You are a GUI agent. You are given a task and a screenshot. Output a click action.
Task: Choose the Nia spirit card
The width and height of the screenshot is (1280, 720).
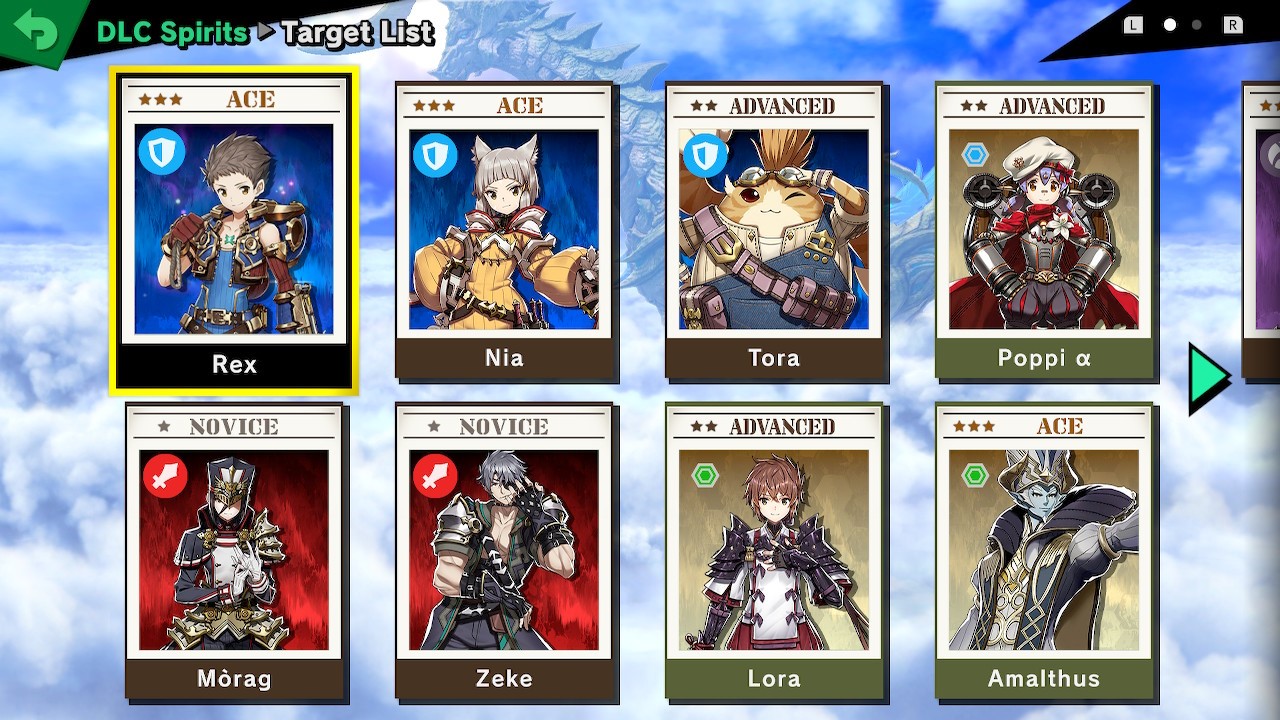click(x=504, y=230)
